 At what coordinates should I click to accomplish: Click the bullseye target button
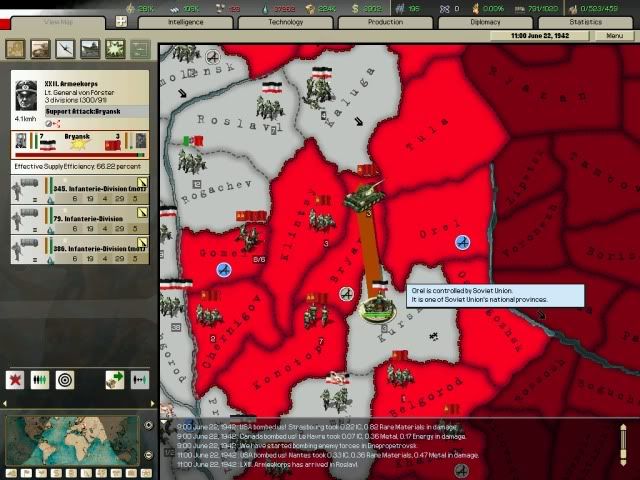tap(65, 380)
